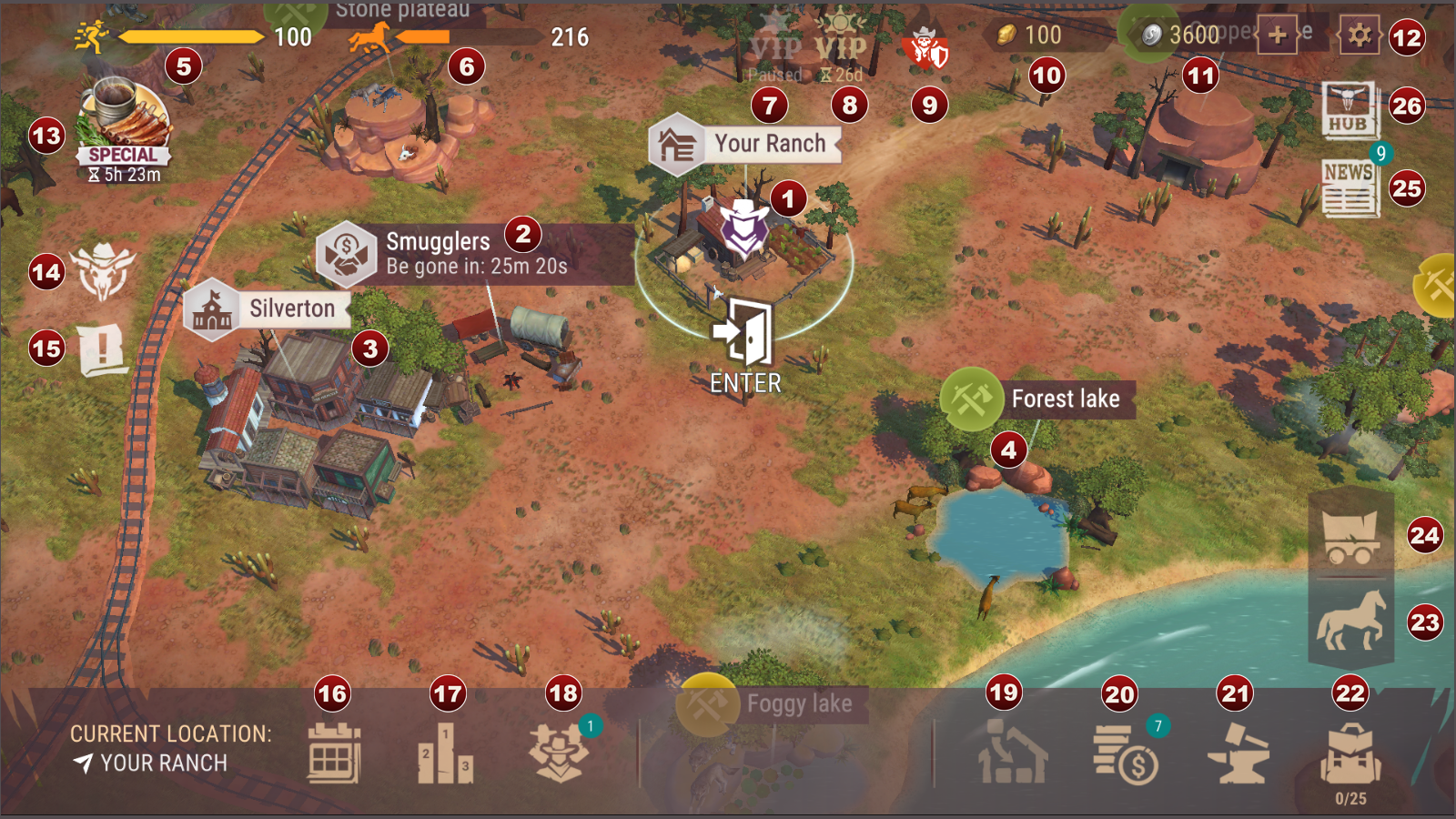
Task: Open the calendar events icon
Action: coord(334,753)
